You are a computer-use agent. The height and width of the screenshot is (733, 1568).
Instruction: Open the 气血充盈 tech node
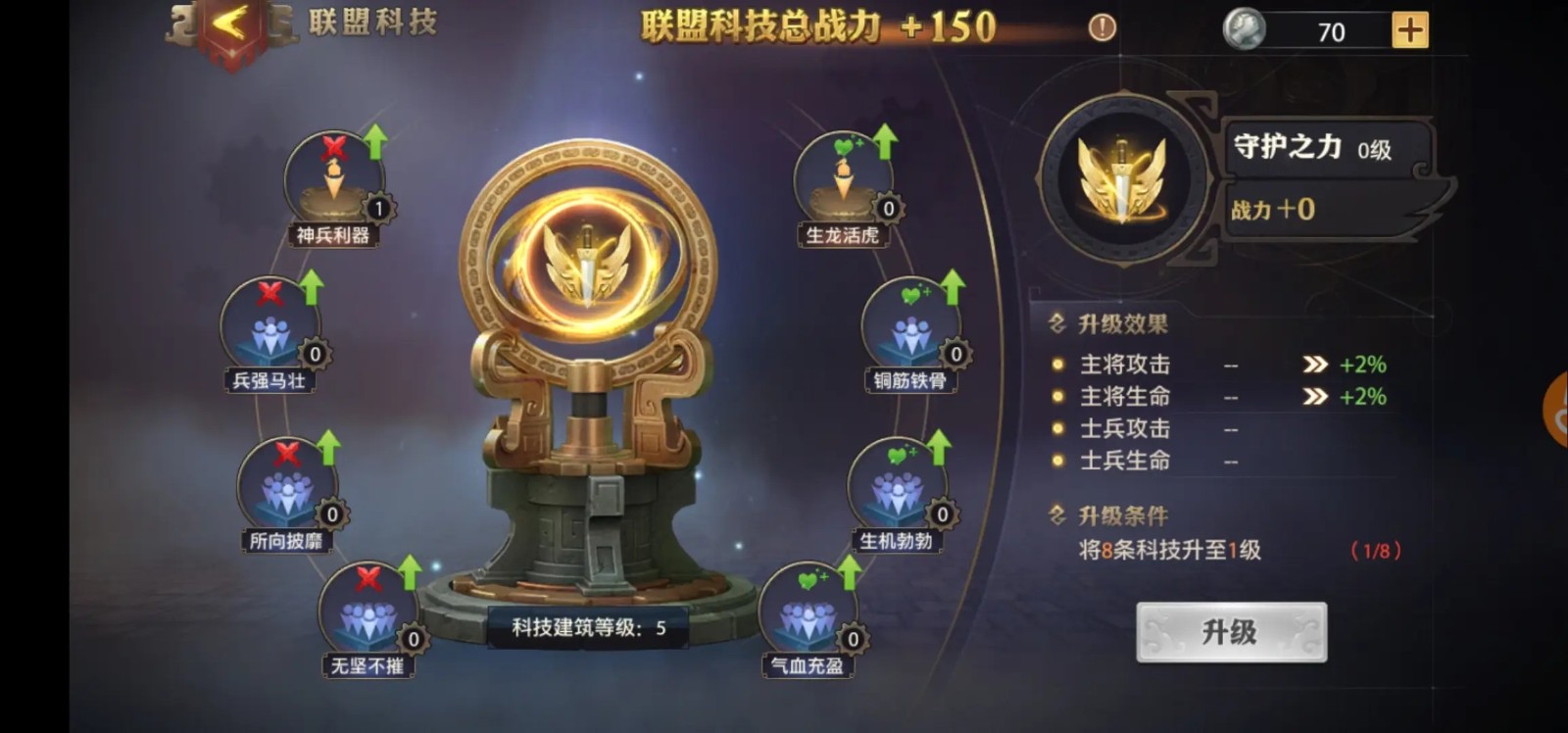coord(807,612)
